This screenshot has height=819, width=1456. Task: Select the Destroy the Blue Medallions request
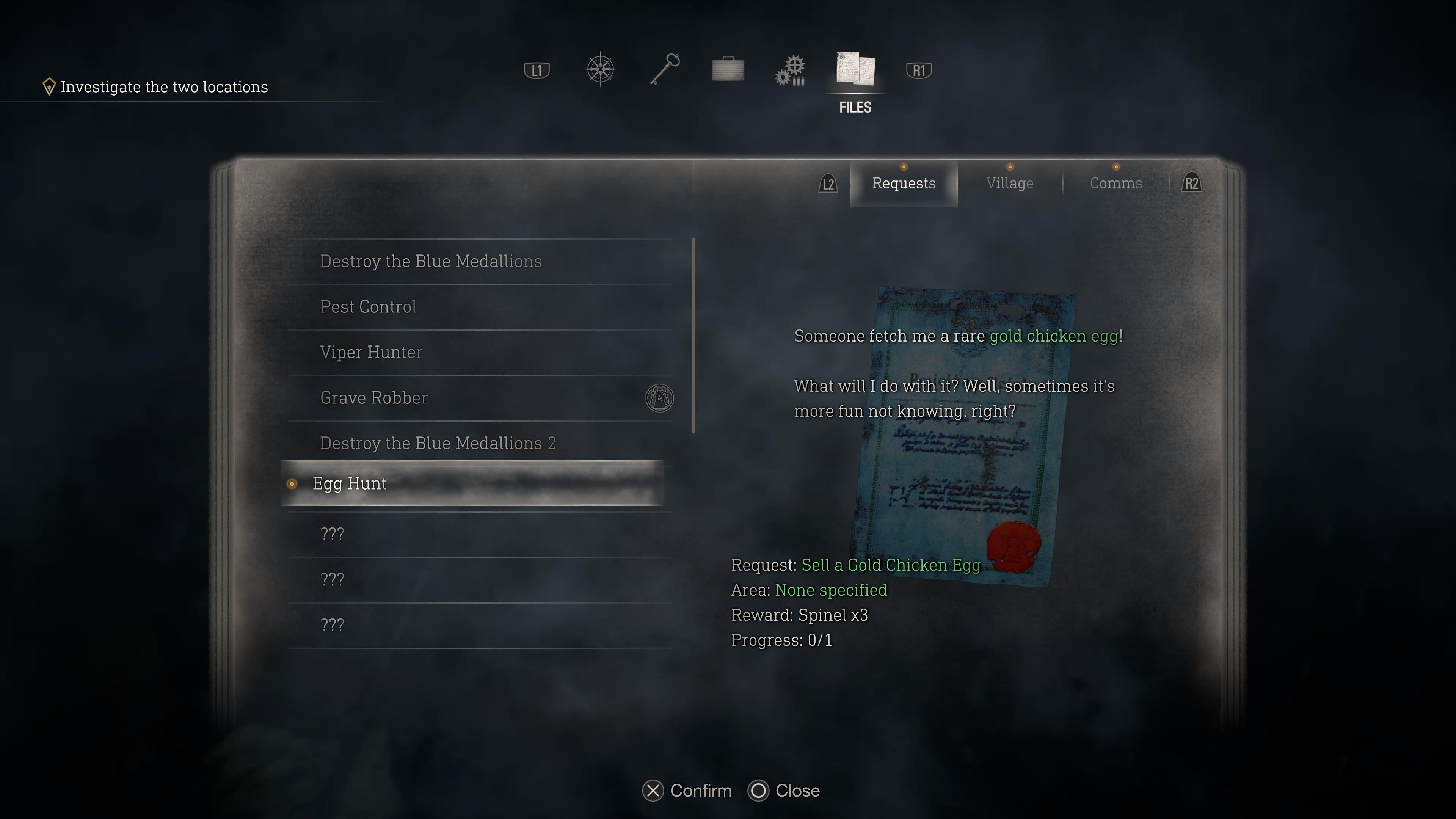pos(431,261)
